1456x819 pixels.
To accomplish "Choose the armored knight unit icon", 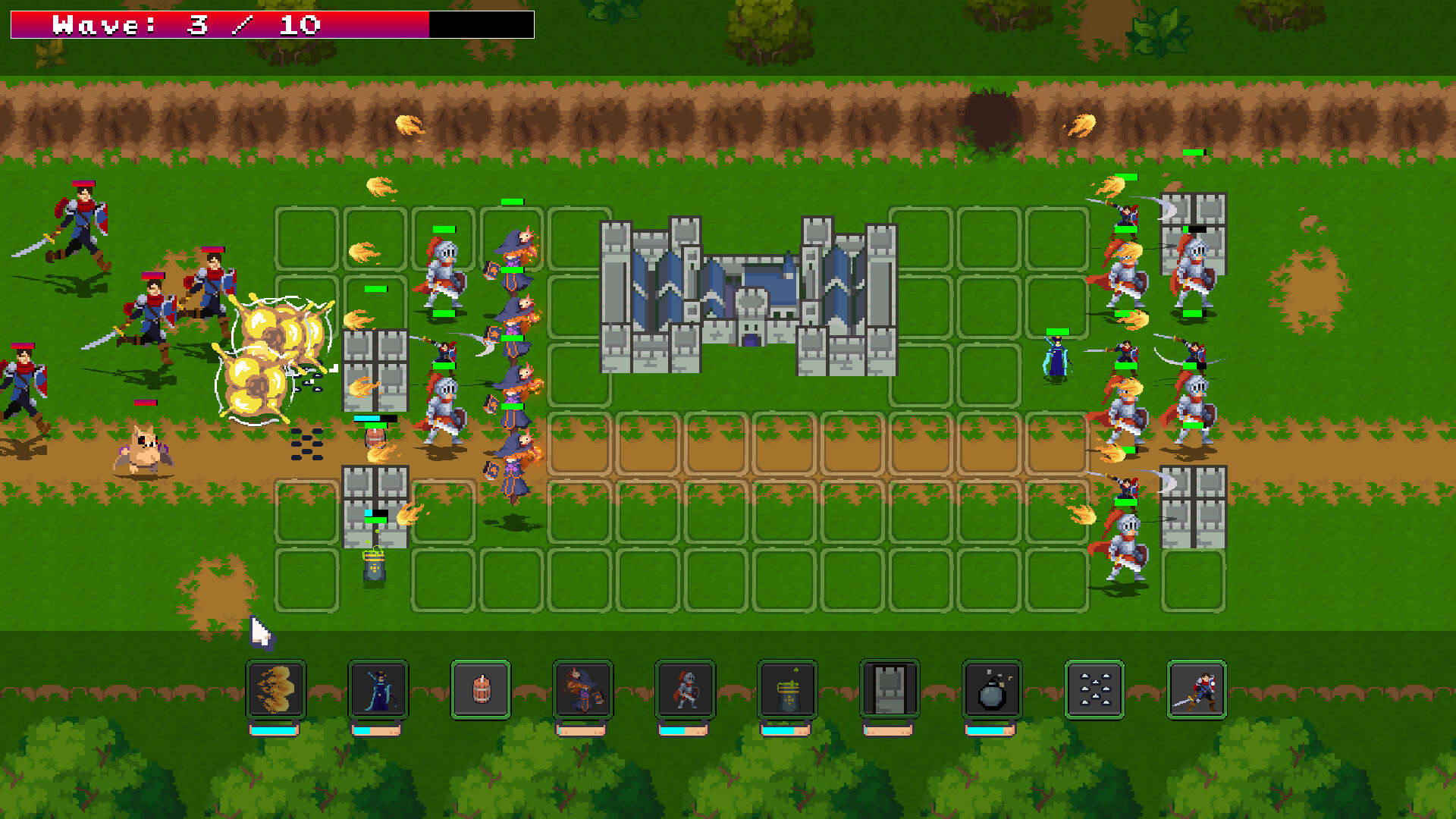I will pos(686,690).
